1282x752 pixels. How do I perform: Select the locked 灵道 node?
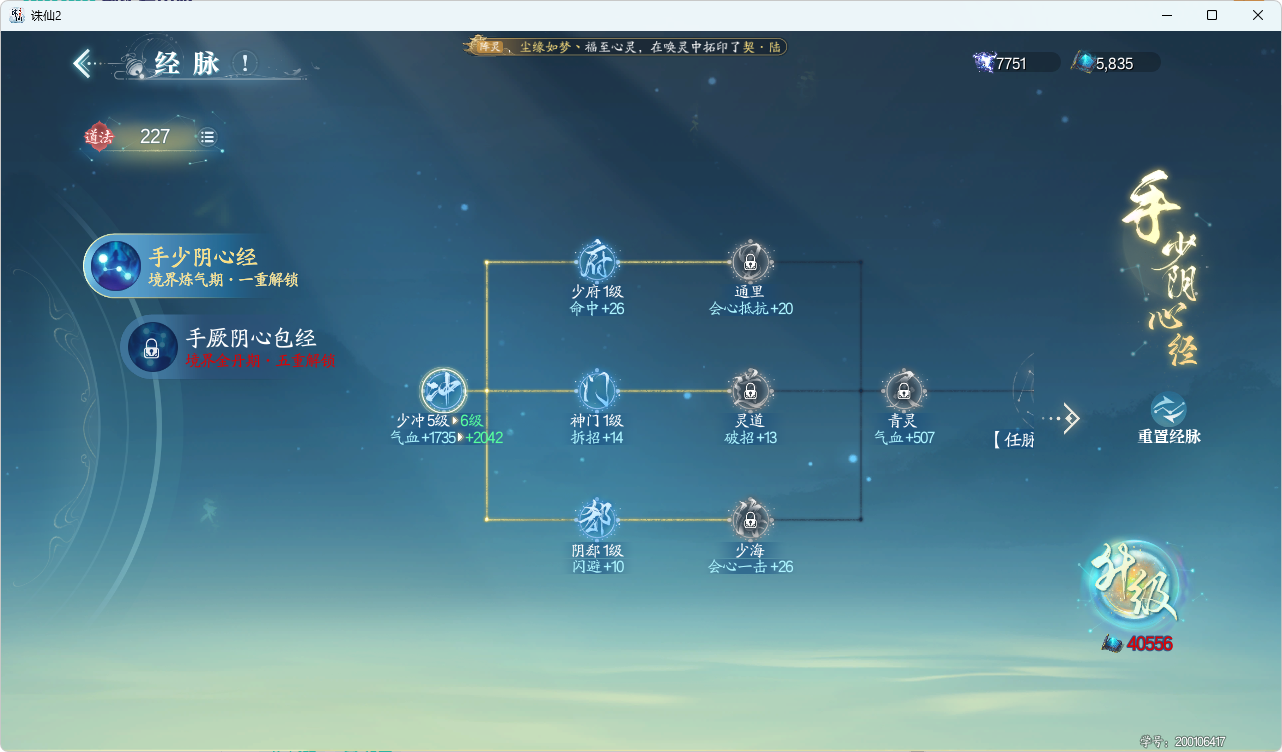[751, 390]
